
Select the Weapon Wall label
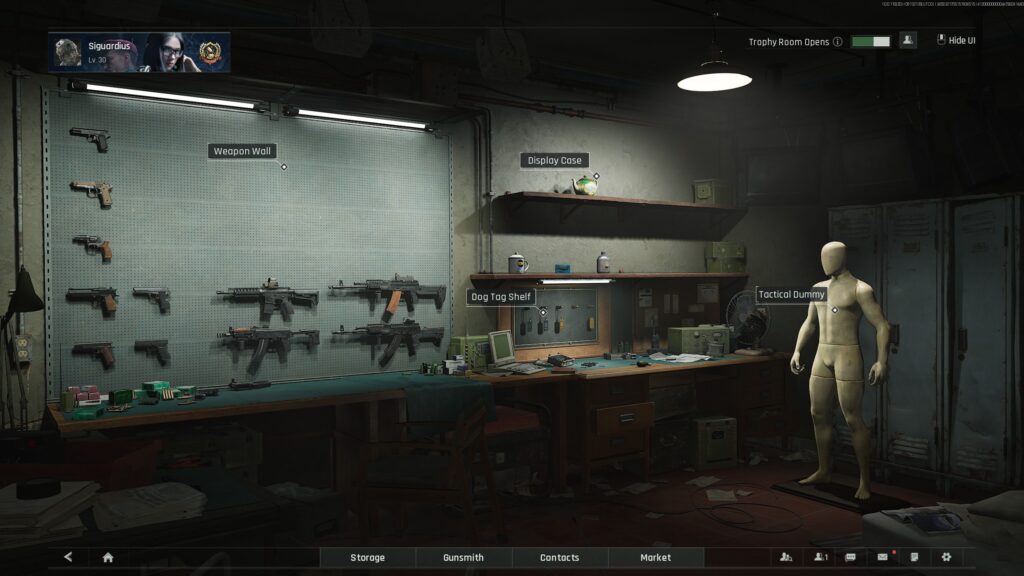[x=243, y=151]
